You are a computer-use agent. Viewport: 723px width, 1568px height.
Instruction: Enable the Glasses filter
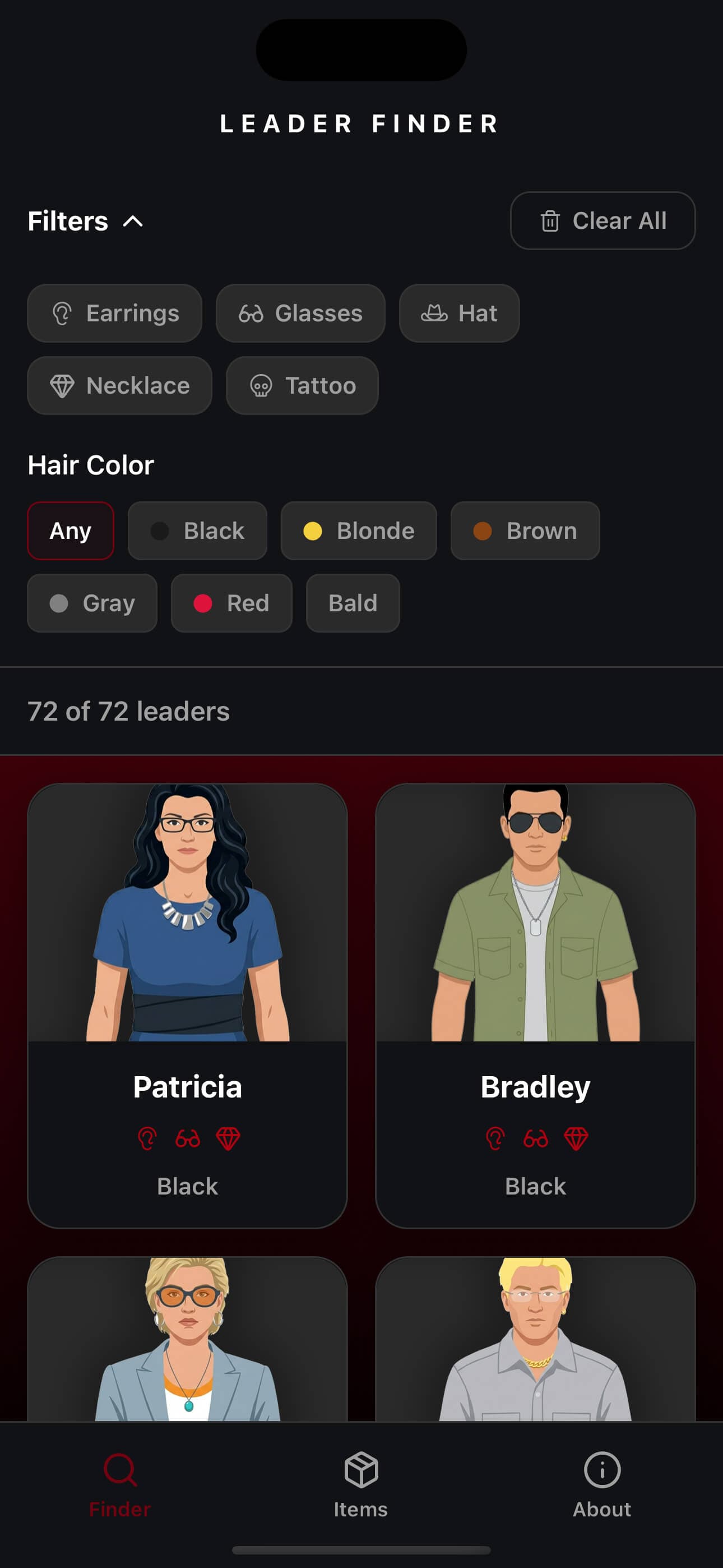300,313
